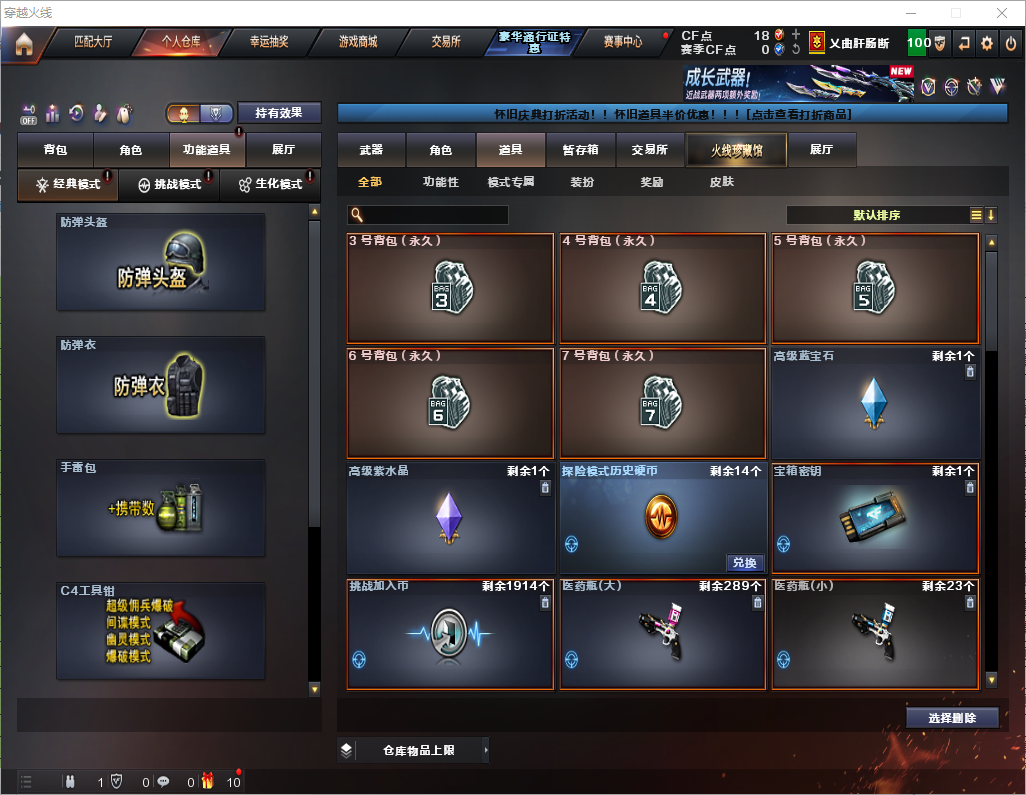Open the 匹配大厅 matchmaking lobby
The height and width of the screenshot is (795, 1026).
coord(93,42)
